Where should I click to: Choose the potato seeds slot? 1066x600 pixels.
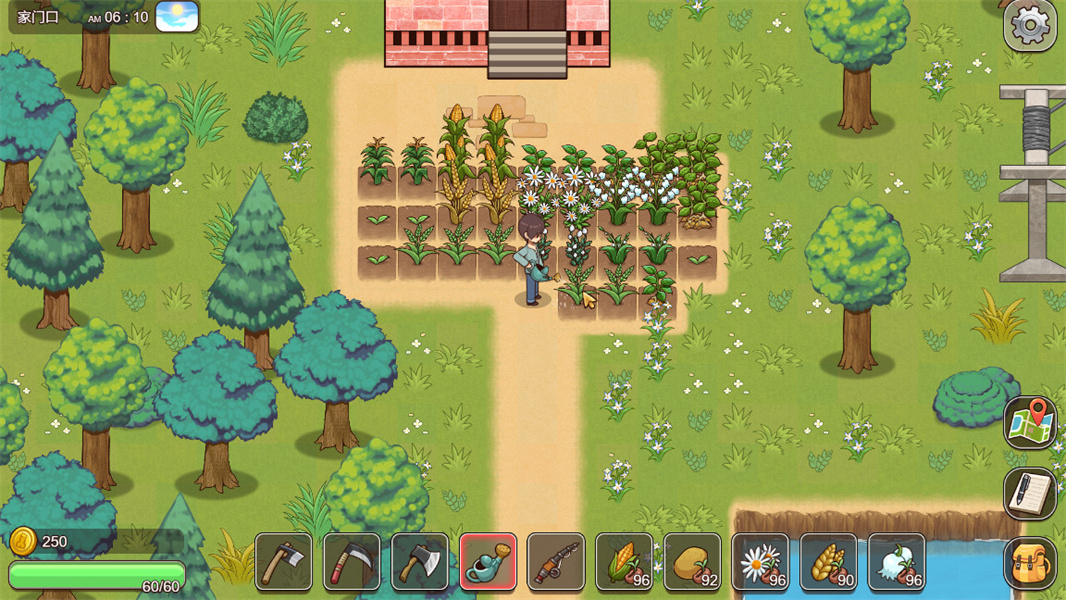coord(692,561)
